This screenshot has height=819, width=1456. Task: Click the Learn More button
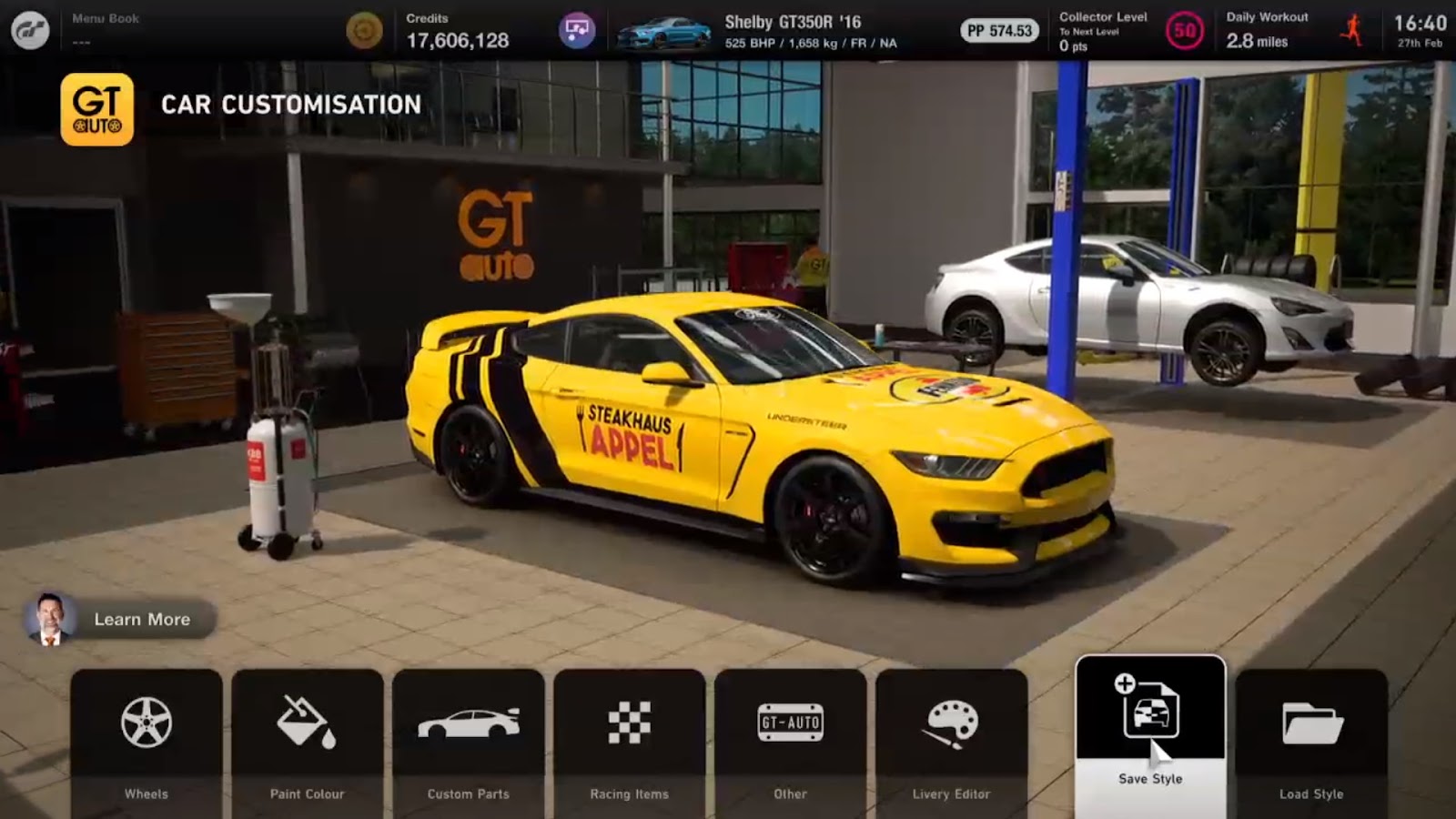click(x=120, y=620)
